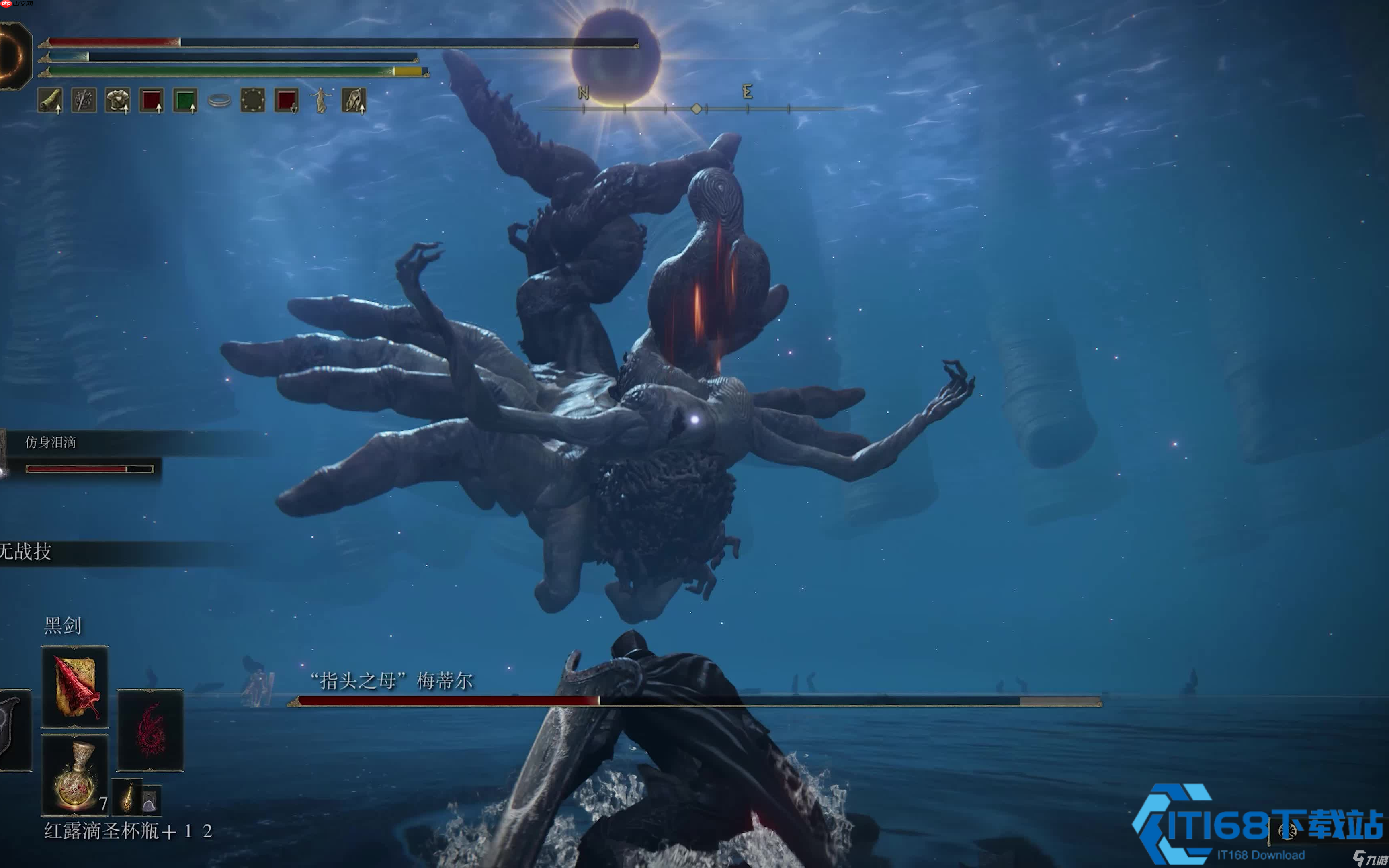Click the dotted circle status icon

252,100
